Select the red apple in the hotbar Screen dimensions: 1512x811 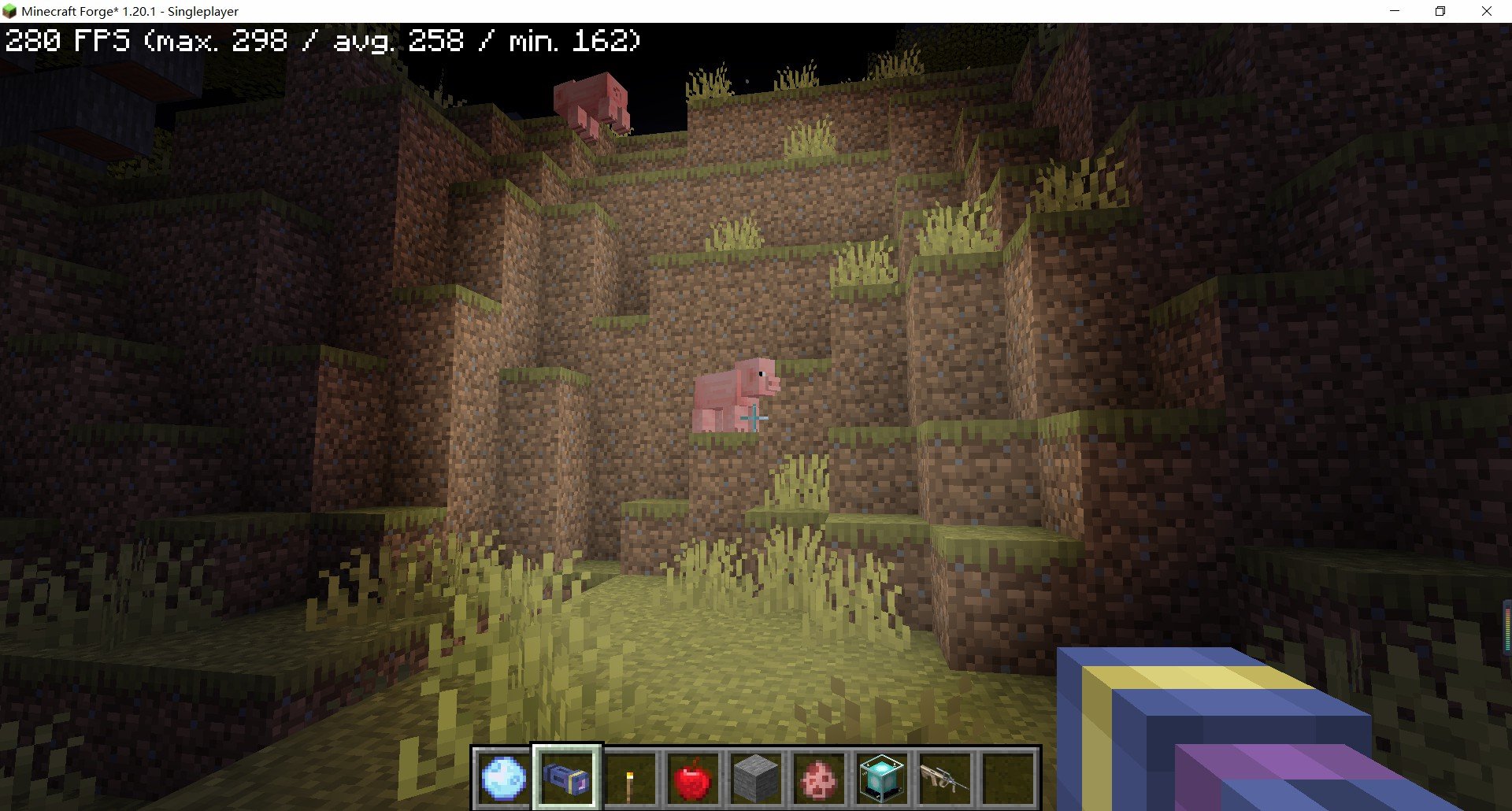pyautogui.click(x=691, y=776)
